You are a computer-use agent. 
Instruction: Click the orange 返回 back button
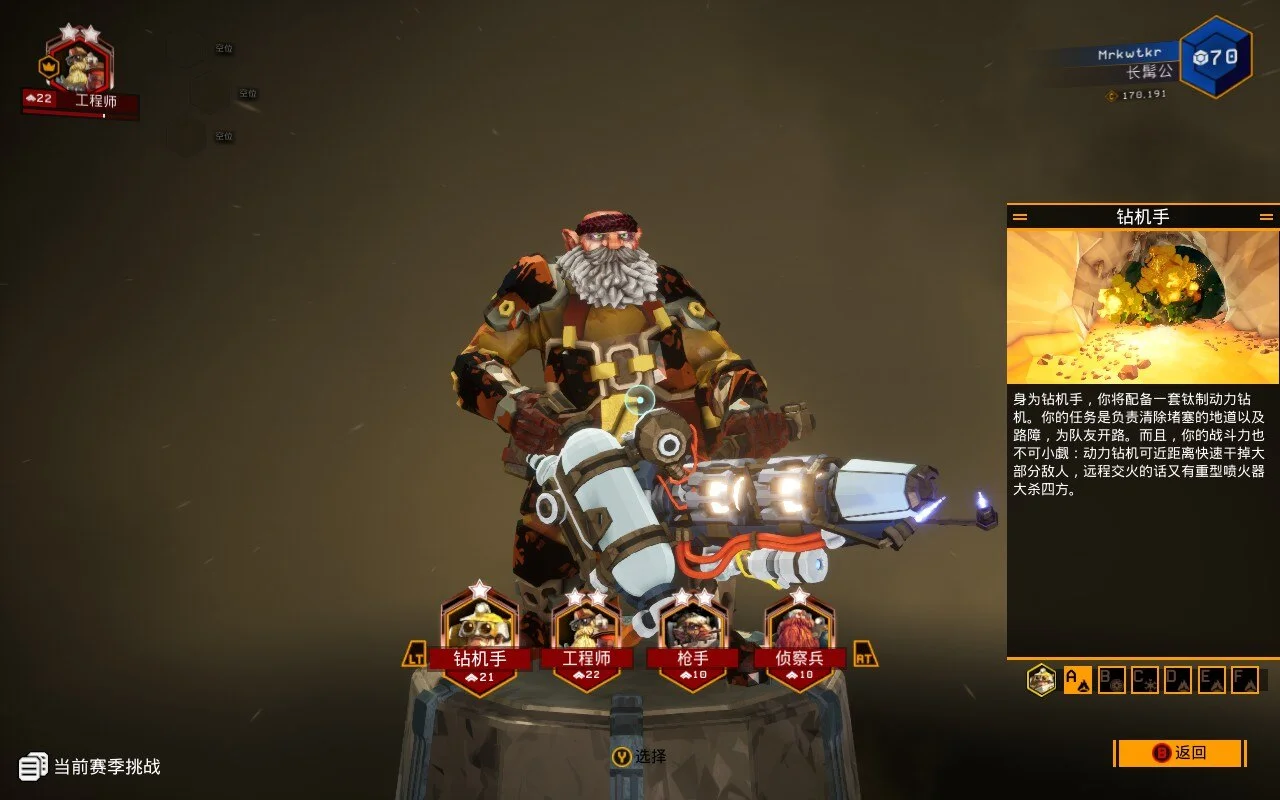click(1180, 753)
